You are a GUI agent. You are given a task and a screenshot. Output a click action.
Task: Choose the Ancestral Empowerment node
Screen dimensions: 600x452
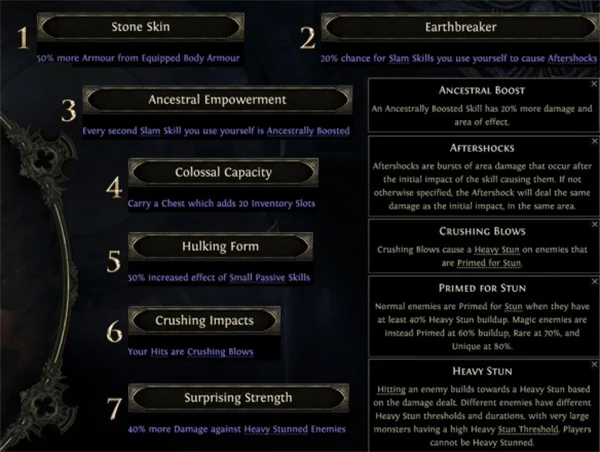coord(217,100)
